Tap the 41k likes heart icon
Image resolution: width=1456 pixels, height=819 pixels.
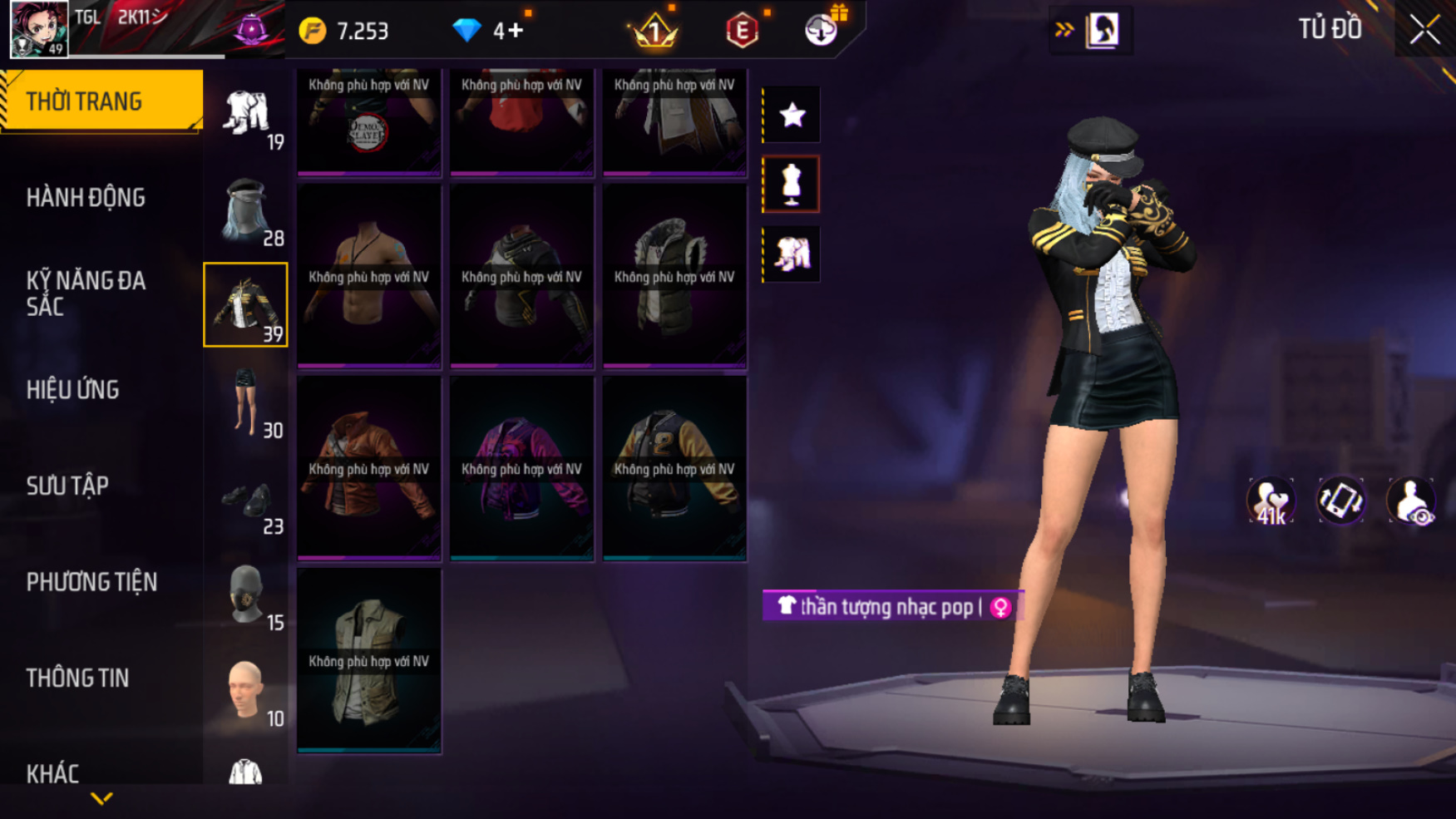point(1270,501)
